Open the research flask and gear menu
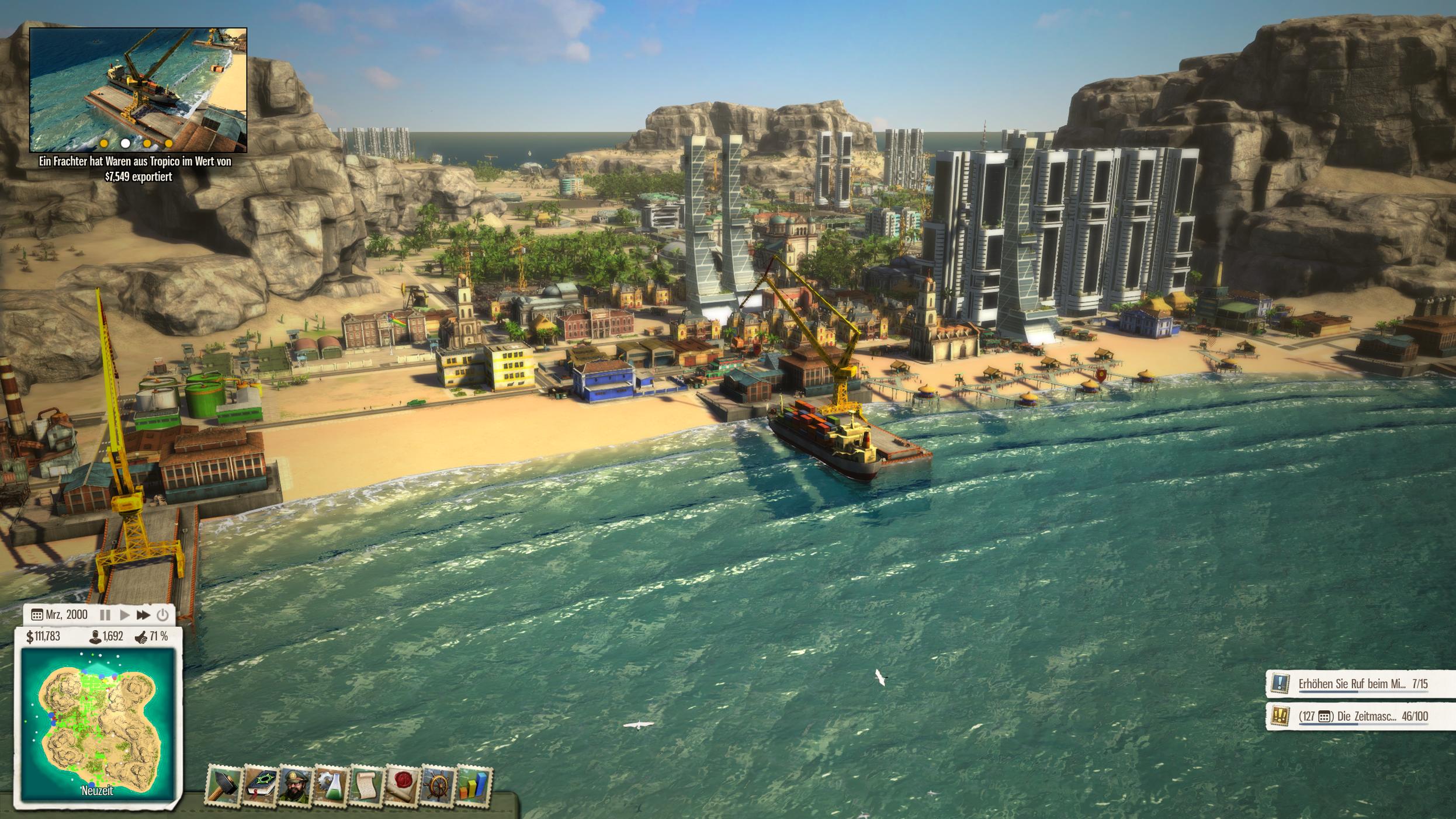 [x=331, y=786]
